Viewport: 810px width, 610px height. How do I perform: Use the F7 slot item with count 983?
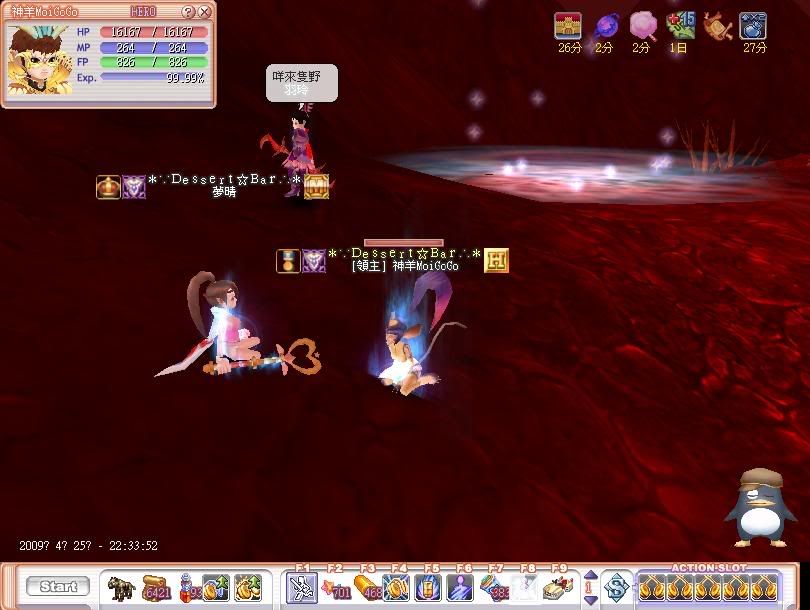tap(494, 588)
